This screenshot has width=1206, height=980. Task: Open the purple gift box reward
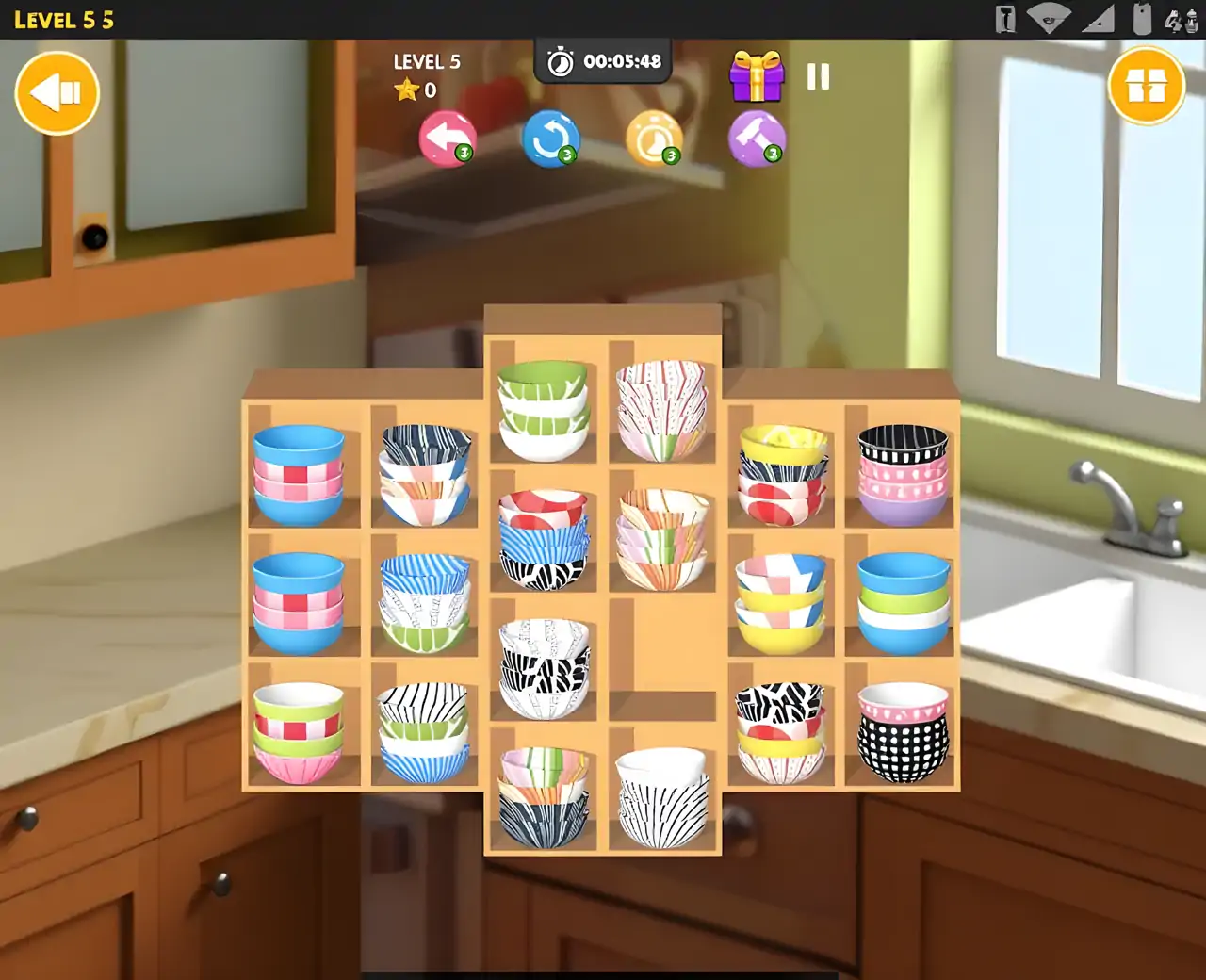click(757, 77)
